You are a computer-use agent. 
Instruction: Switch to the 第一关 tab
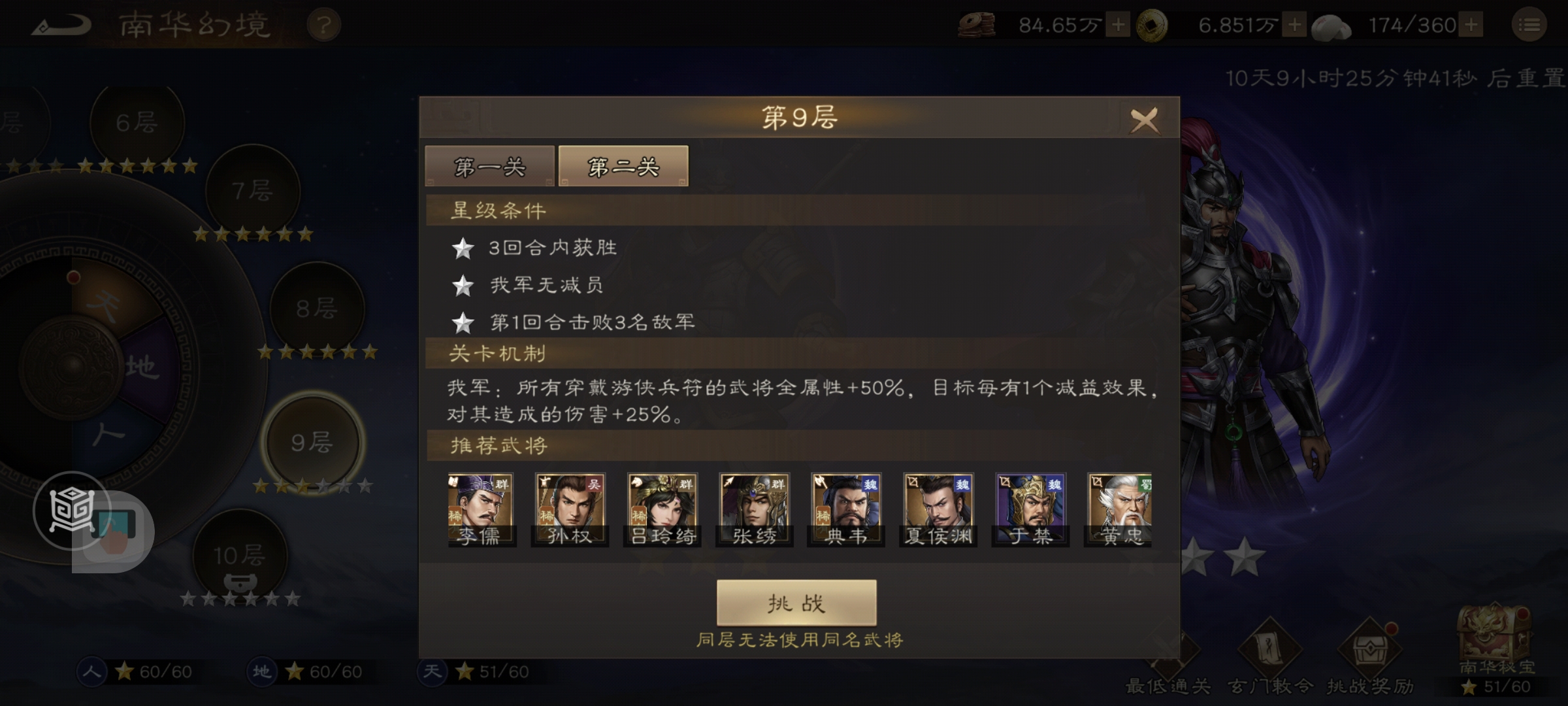click(489, 167)
